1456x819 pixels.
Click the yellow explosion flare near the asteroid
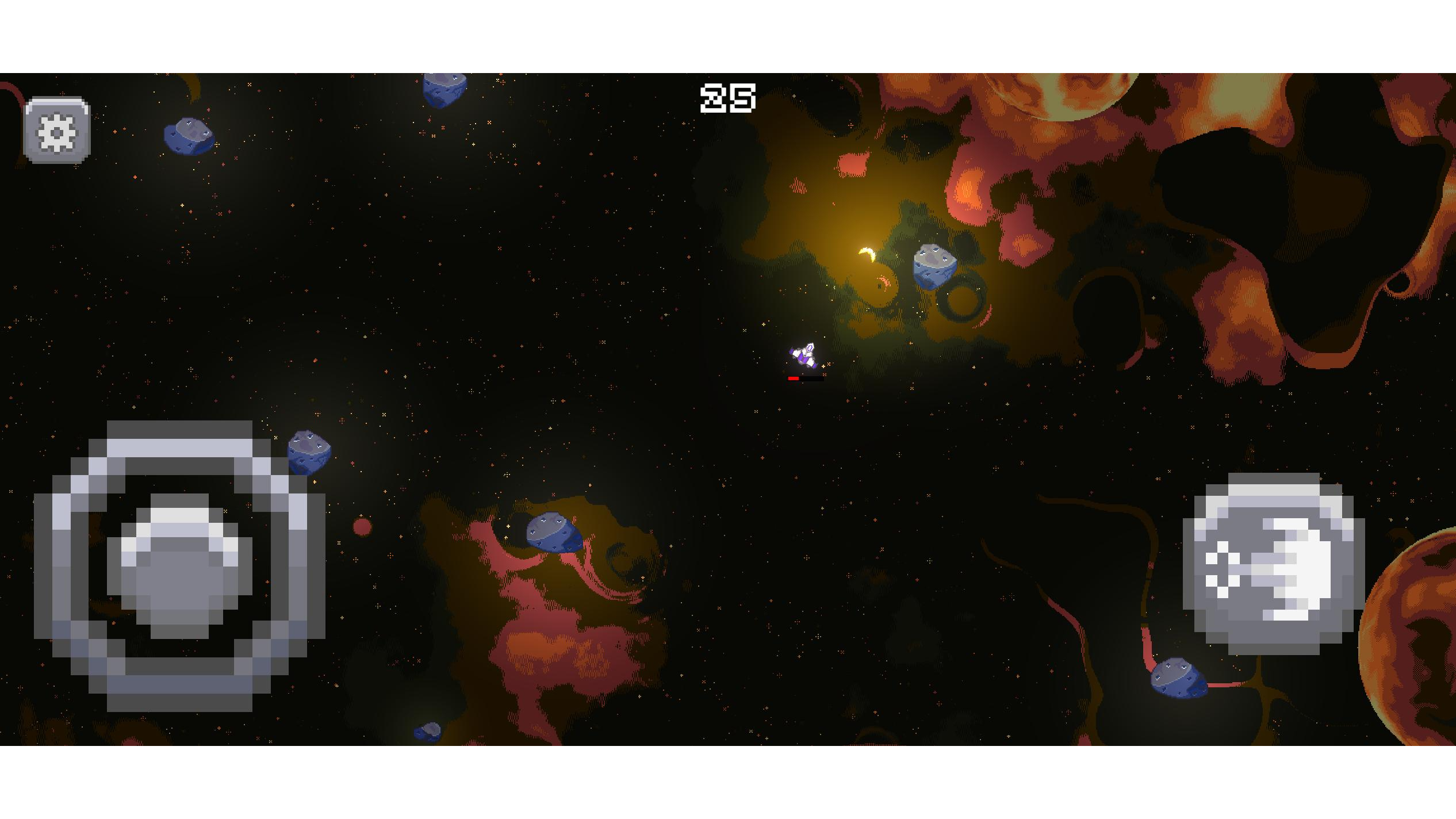865,253
